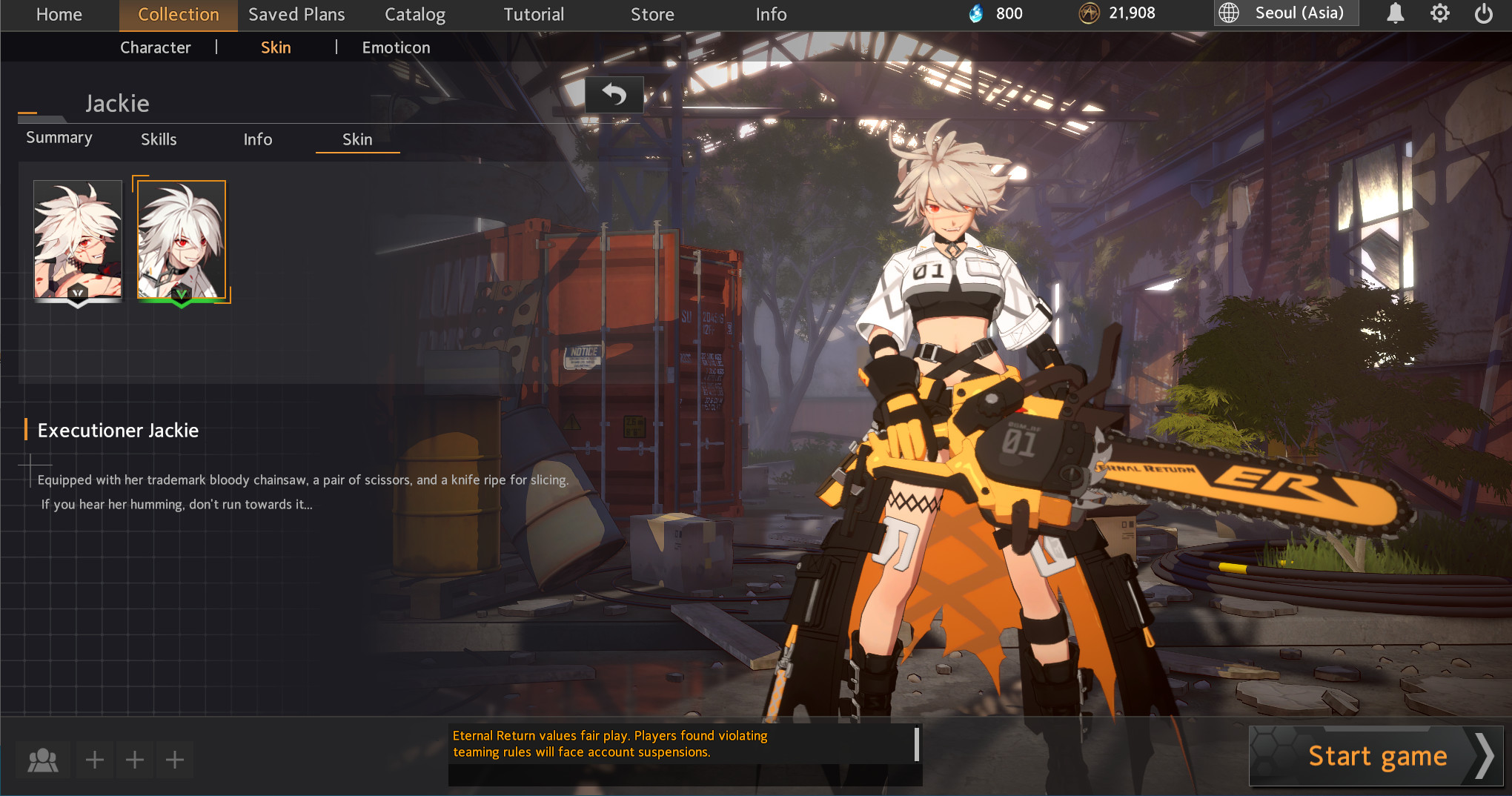Click the blue gem currency icon
This screenshot has width=1512, height=796.
pos(977,13)
